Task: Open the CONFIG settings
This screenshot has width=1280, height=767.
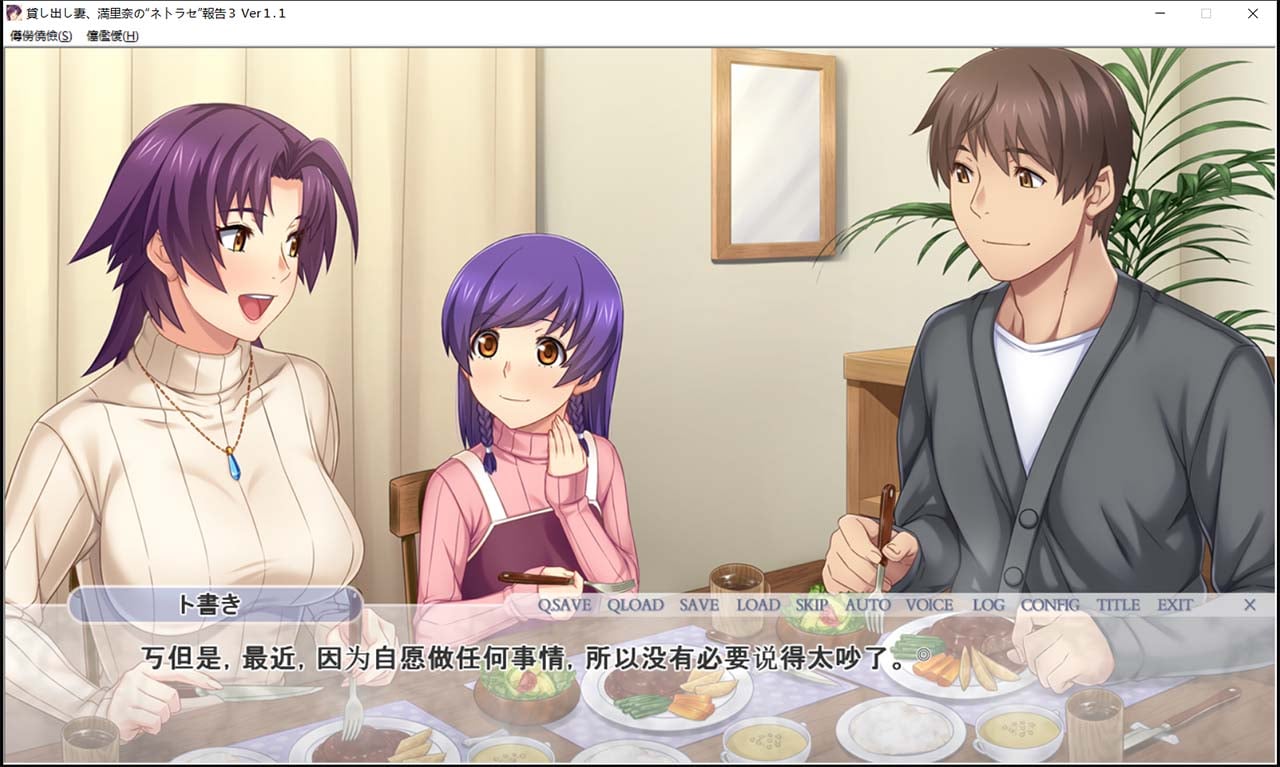Action: (x=1050, y=605)
